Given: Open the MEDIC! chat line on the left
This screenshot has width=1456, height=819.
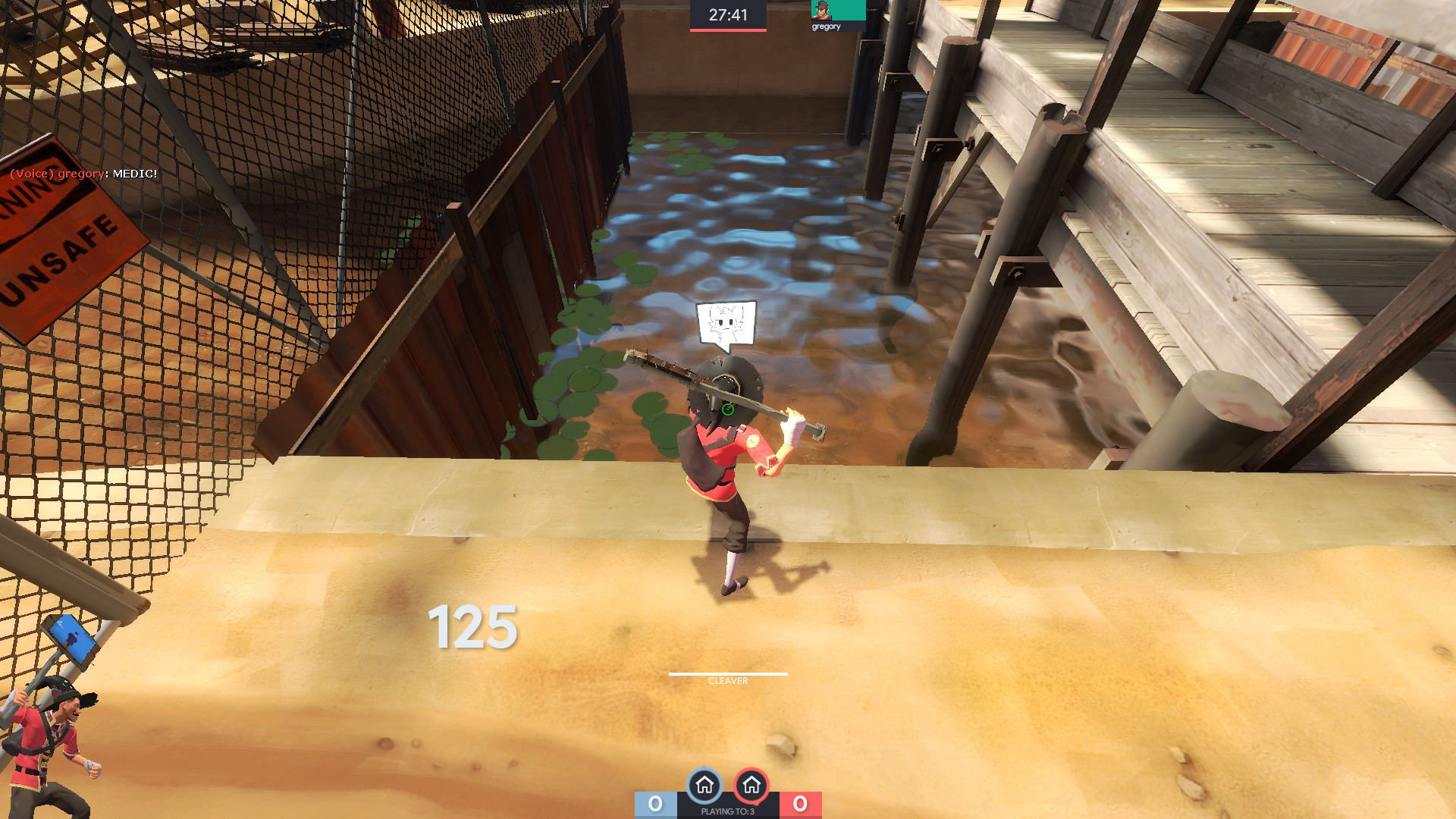Looking at the screenshot, I should click(x=136, y=172).
